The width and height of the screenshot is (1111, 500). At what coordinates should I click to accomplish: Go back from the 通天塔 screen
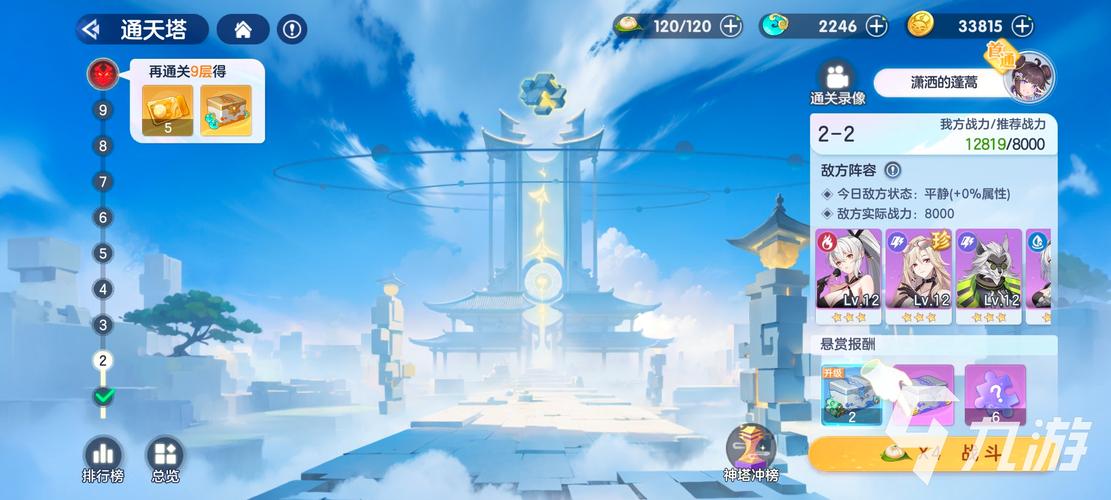pos(91,29)
